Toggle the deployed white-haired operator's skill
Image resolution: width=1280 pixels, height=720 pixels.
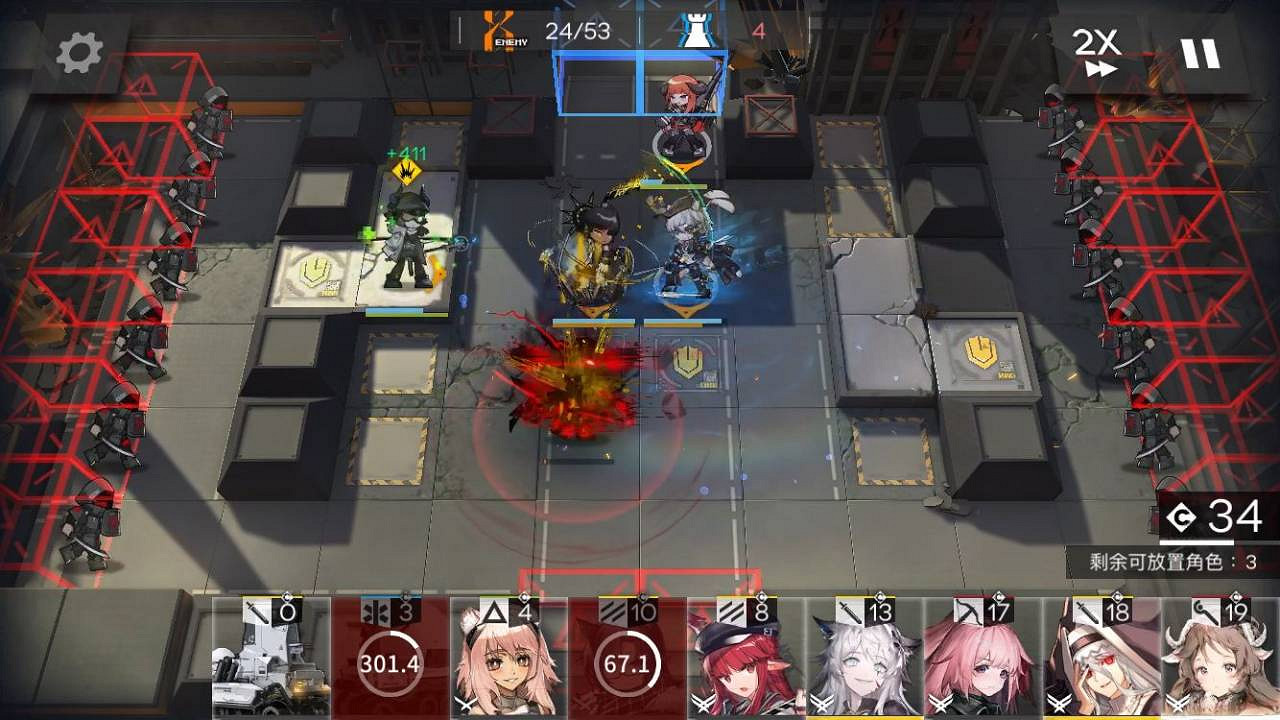point(688,250)
